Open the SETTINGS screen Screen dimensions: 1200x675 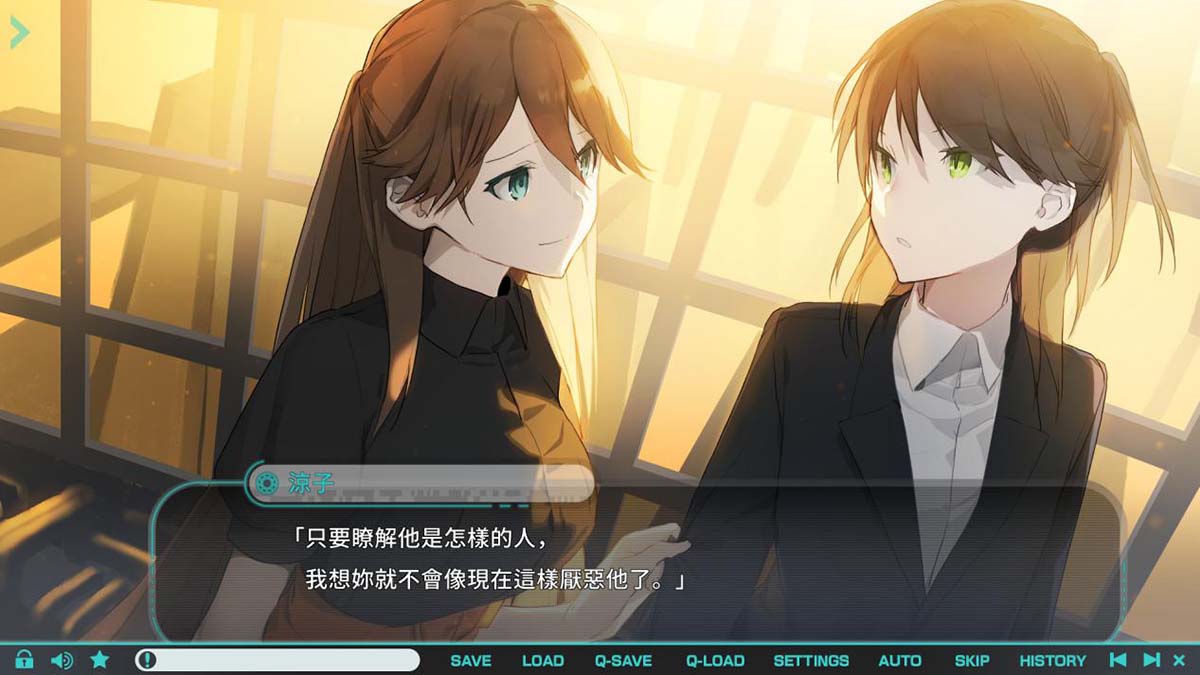pyautogui.click(x=811, y=660)
